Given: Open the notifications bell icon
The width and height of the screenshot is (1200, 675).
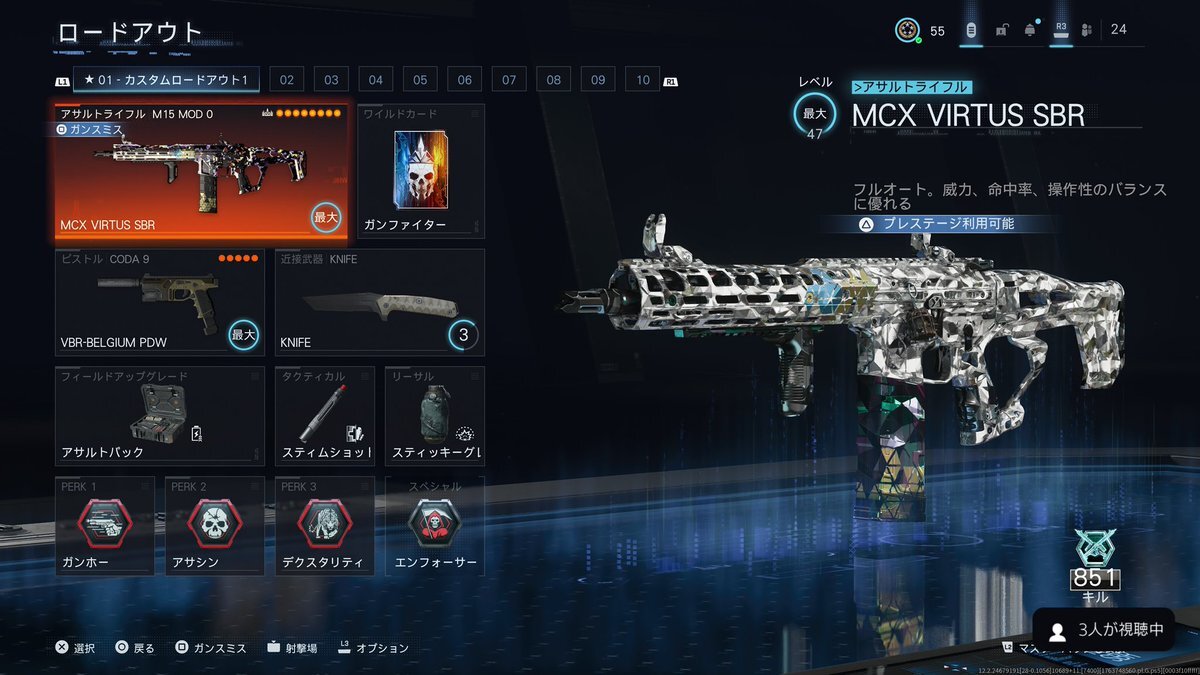Looking at the screenshot, I should [x=1030, y=30].
